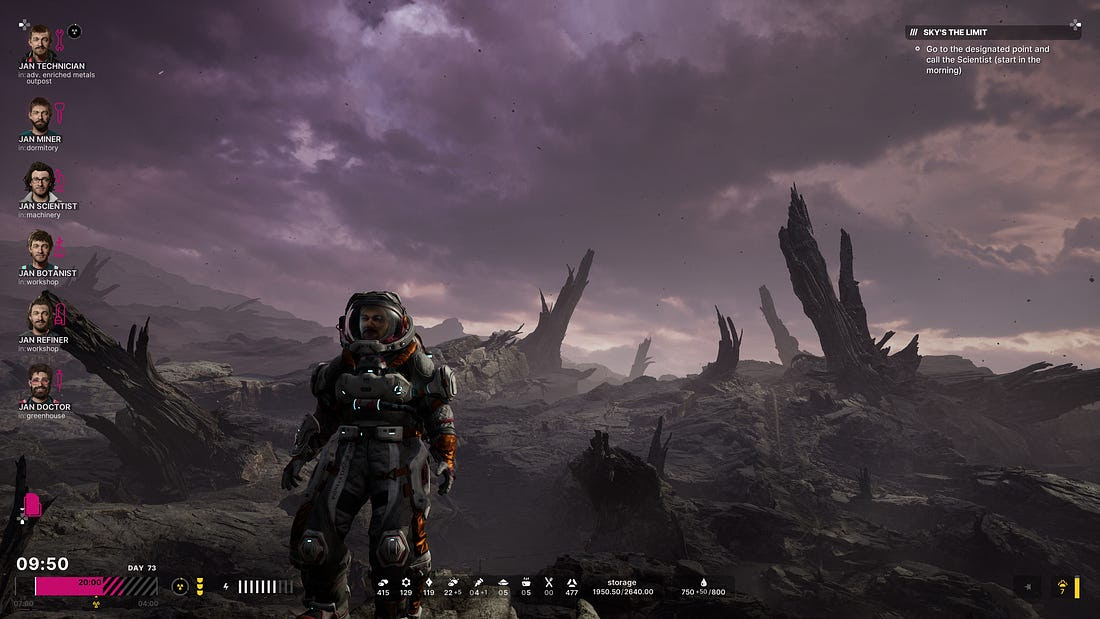
Task: Choose Jan Scientist from the alters list
Action: coord(39,183)
